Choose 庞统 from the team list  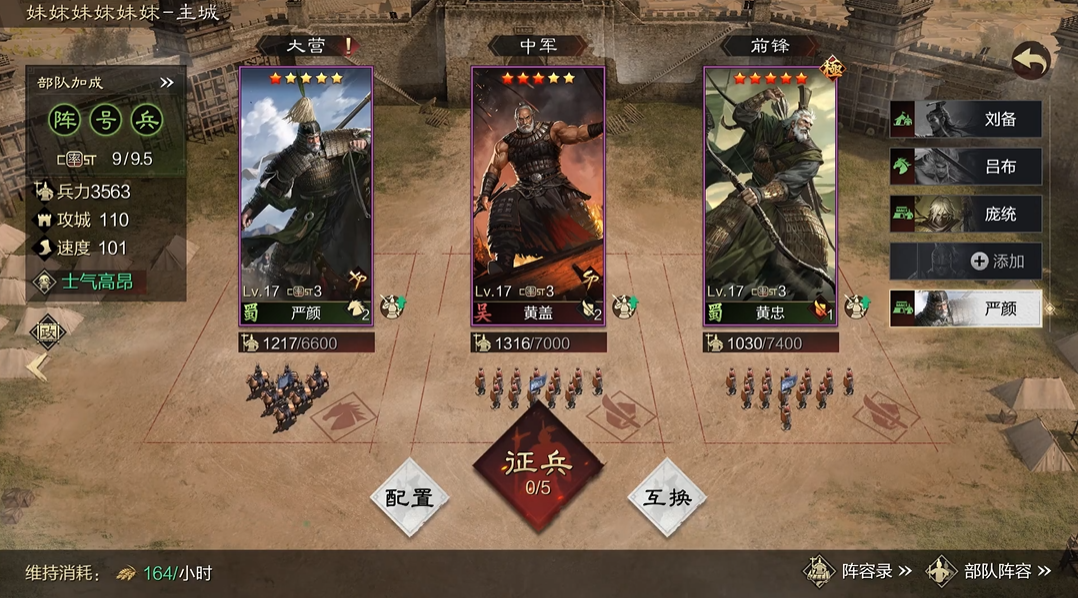click(x=966, y=214)
